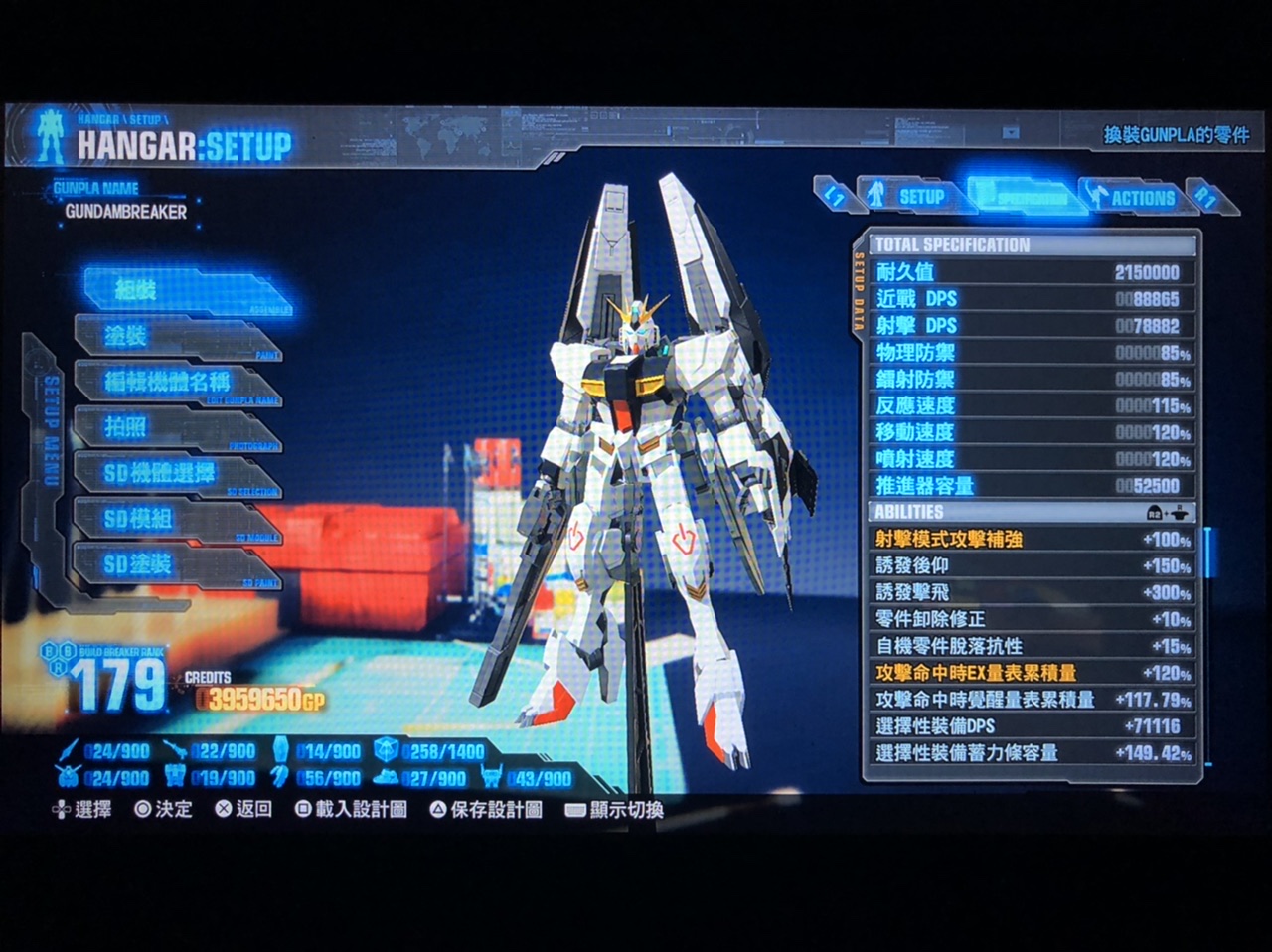Select the 組裝 (Assemble) menu entry

[184, 291]
